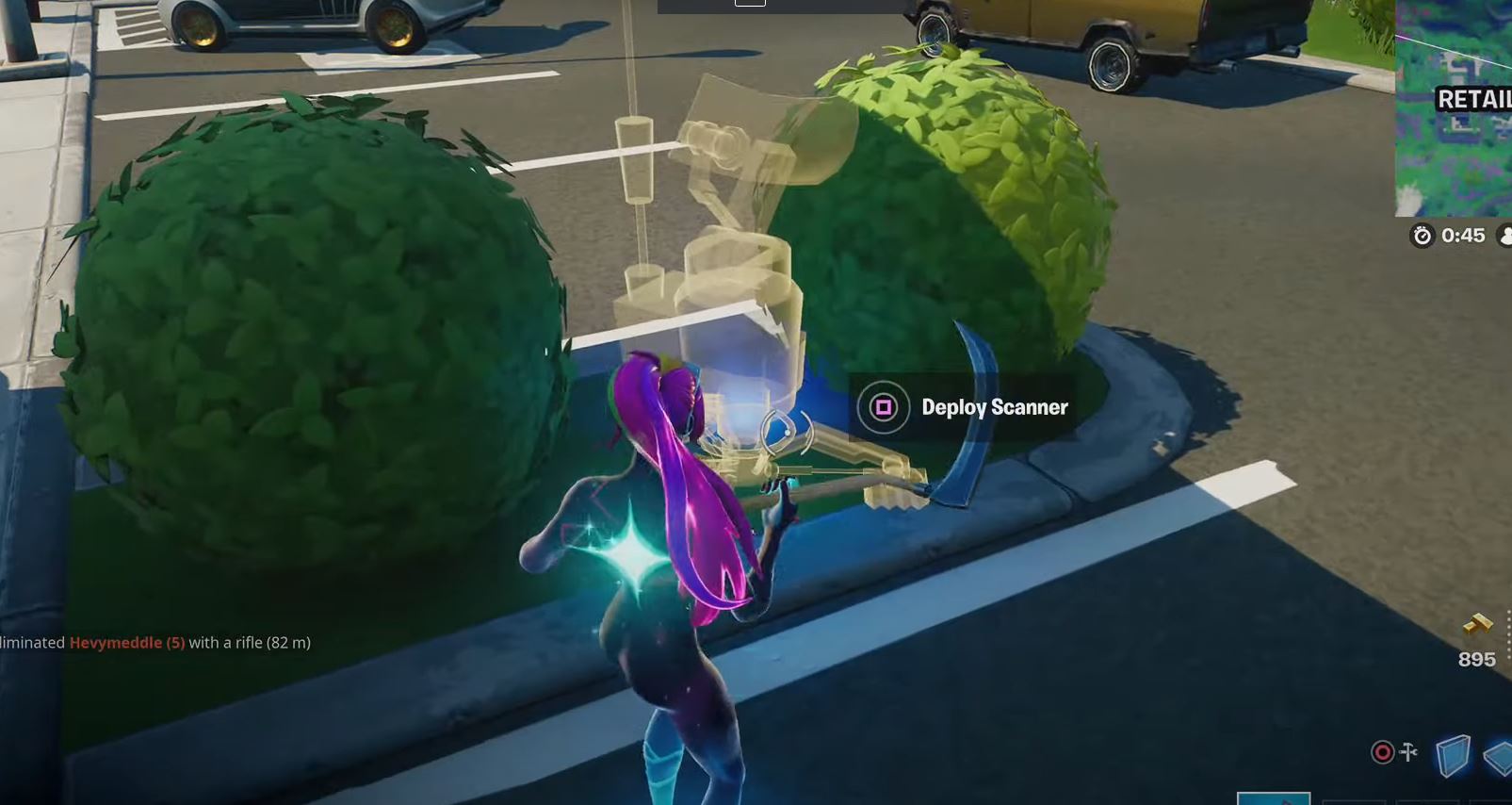Select the gold bars currency icon

1477,623
